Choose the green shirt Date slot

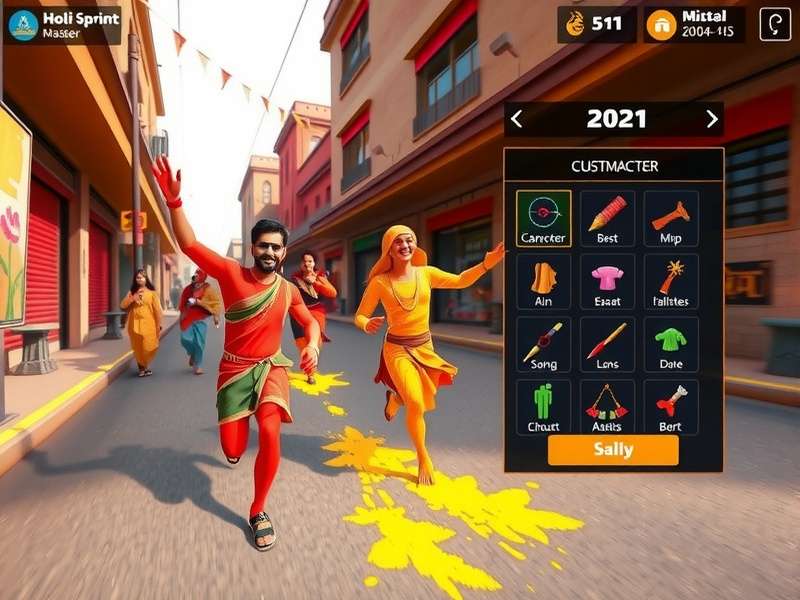(x=671, y=344)
